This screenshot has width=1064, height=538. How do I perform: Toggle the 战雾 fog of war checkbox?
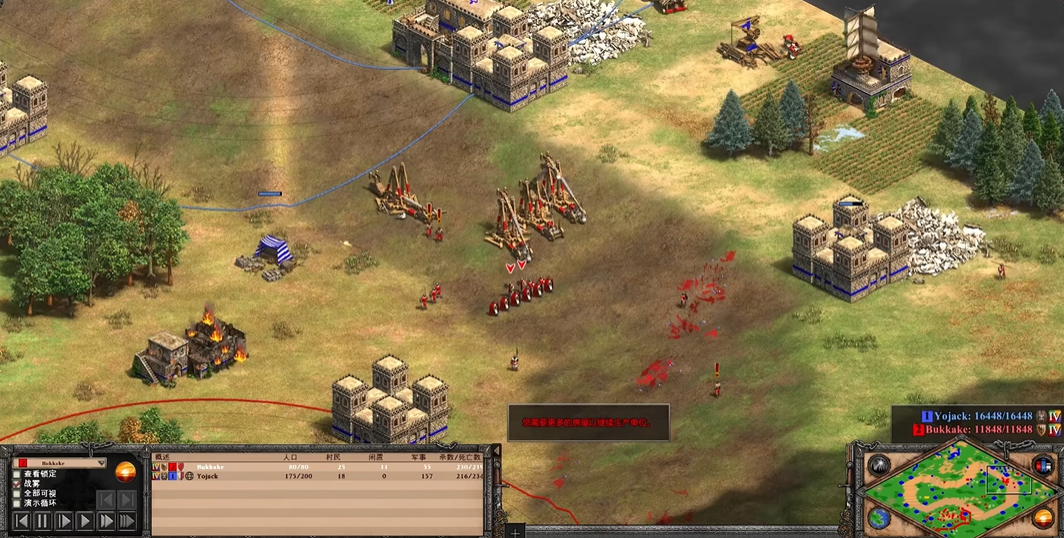(x=17, y=484)
